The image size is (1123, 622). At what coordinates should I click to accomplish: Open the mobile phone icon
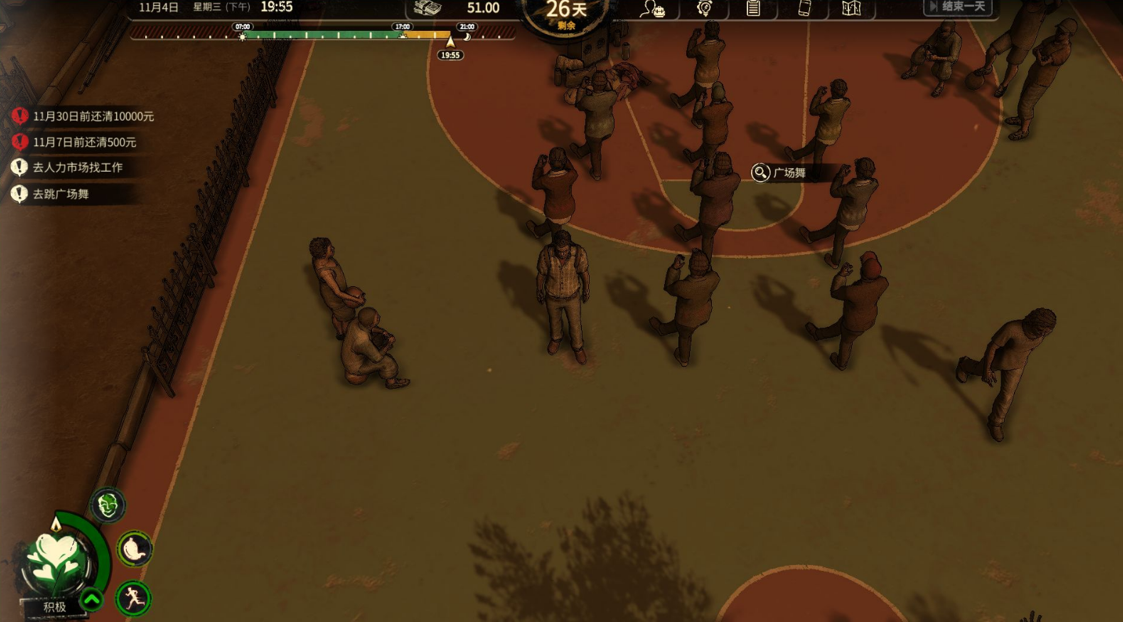[804, 8]
